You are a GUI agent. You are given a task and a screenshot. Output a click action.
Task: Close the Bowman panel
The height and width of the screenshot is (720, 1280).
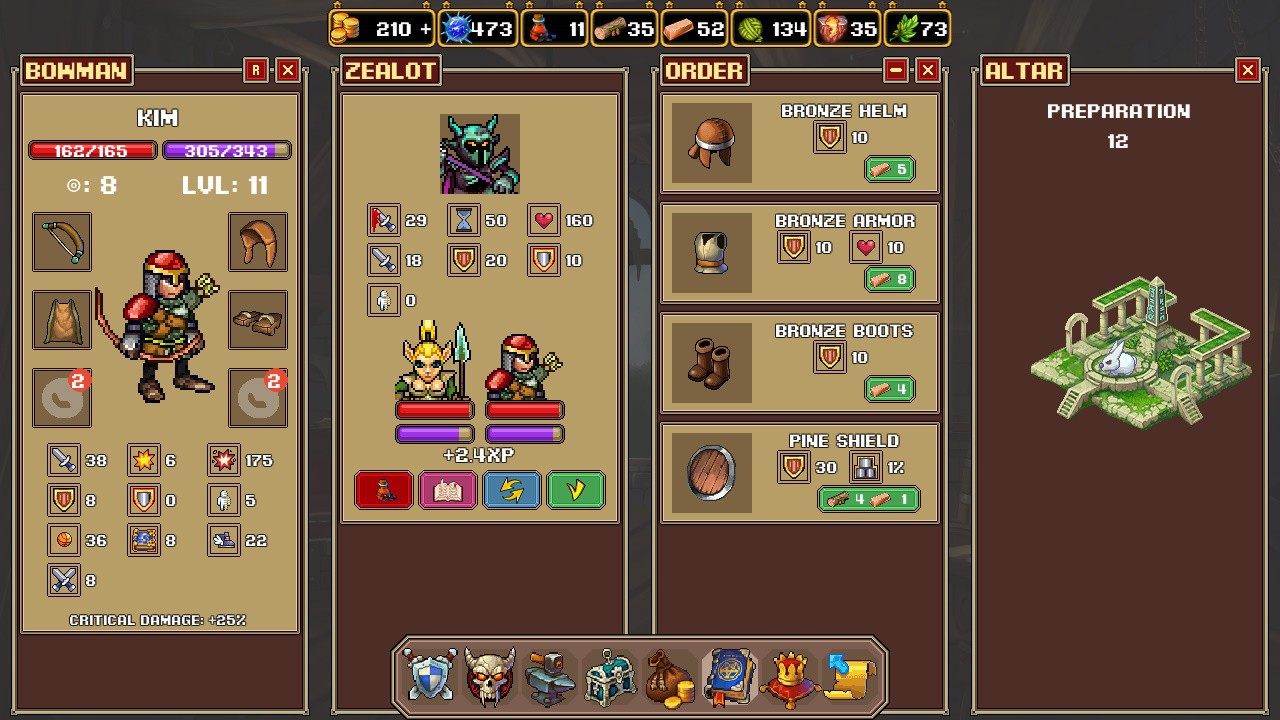click(288, 70)
